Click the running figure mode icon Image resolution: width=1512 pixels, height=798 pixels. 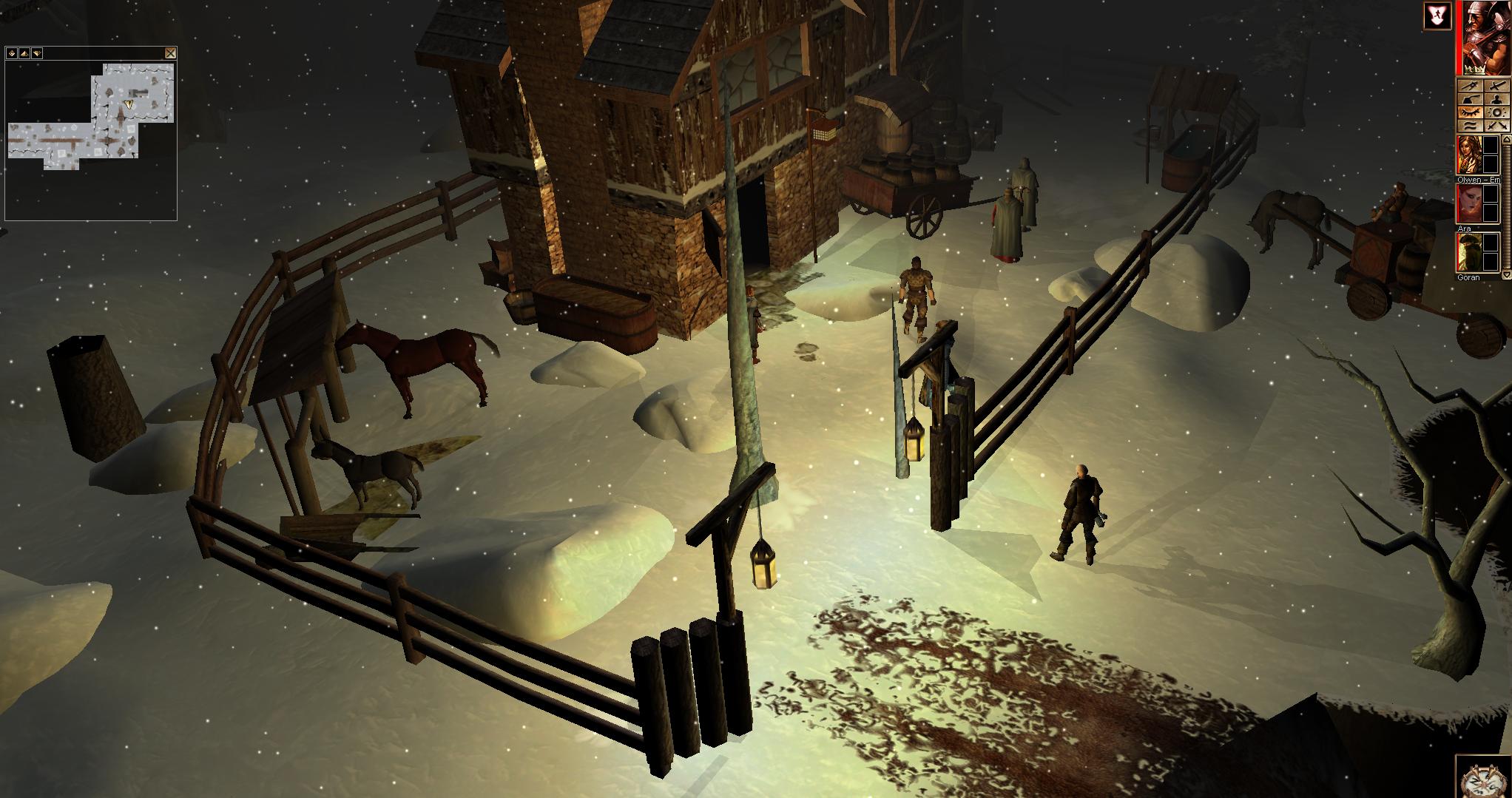coord(1437,16)
